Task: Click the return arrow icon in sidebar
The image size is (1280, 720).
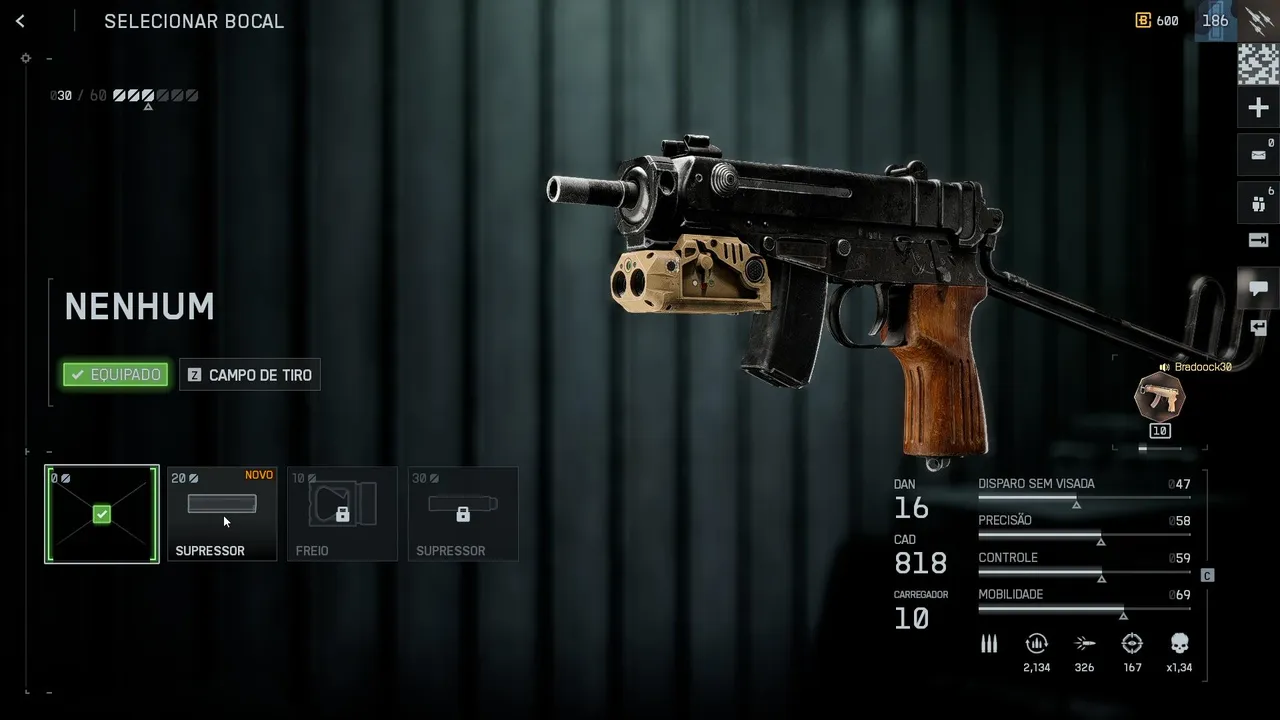Action: (1258, 327)
